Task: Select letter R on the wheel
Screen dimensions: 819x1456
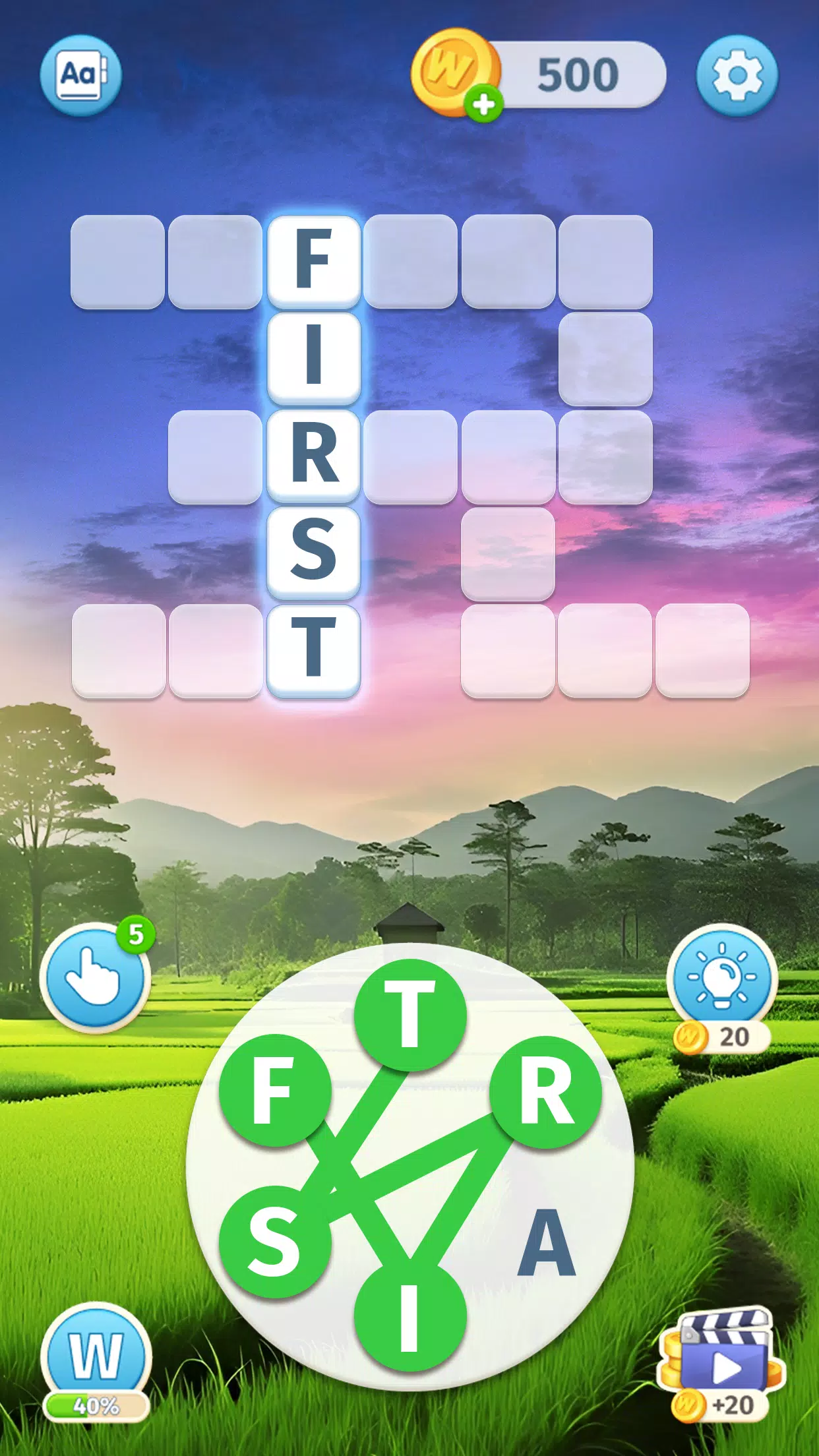Action: (545, 1091)
